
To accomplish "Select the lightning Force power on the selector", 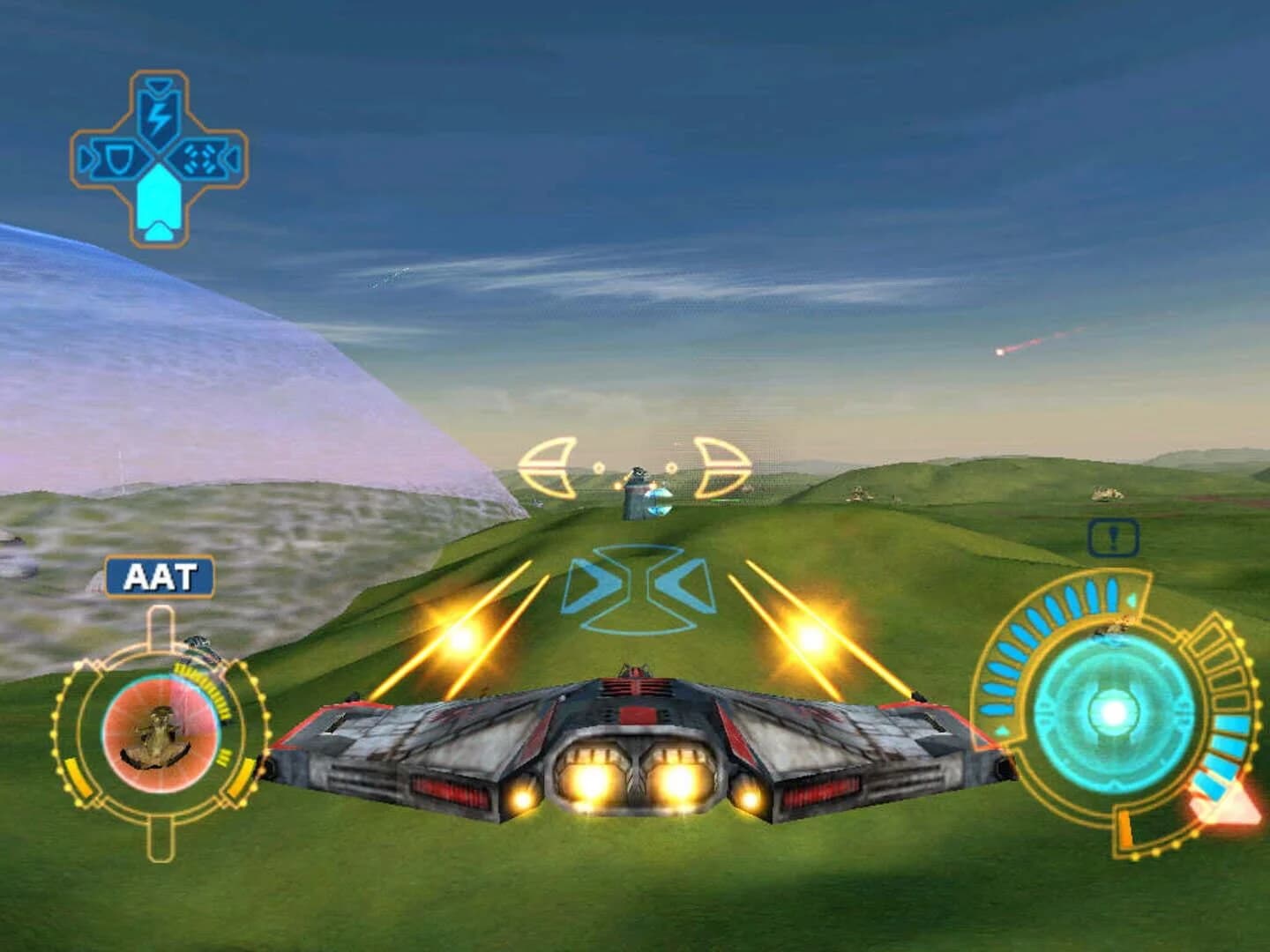I will 160,115.
